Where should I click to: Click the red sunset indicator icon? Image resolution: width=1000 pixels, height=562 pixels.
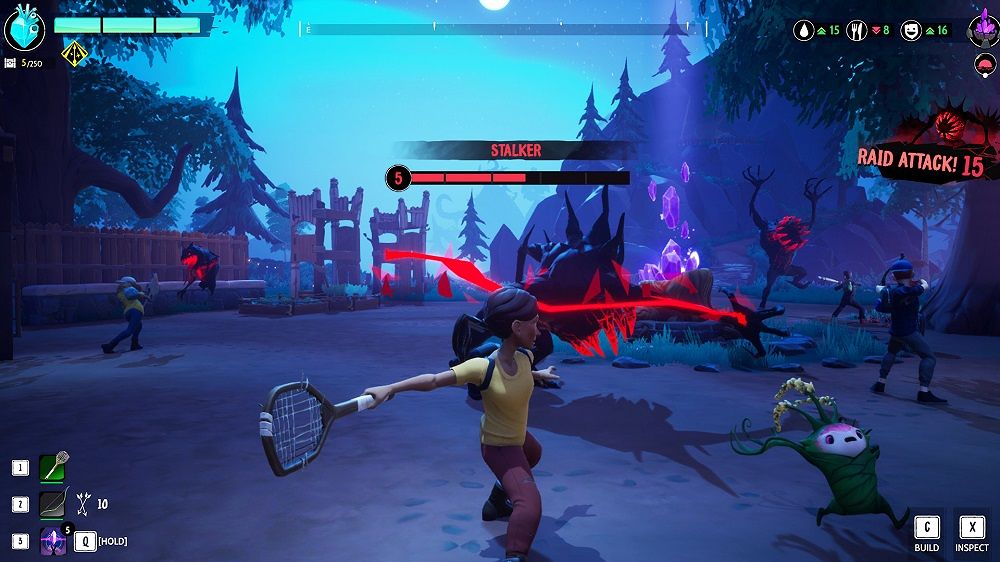pyautogui.click(x=982, y=65)
